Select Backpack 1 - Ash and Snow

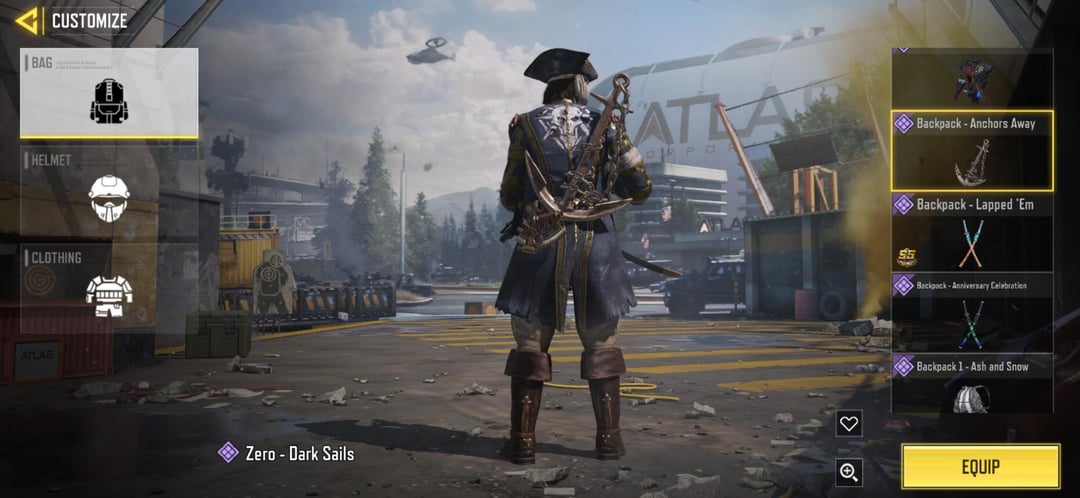(x=972, y=384)
